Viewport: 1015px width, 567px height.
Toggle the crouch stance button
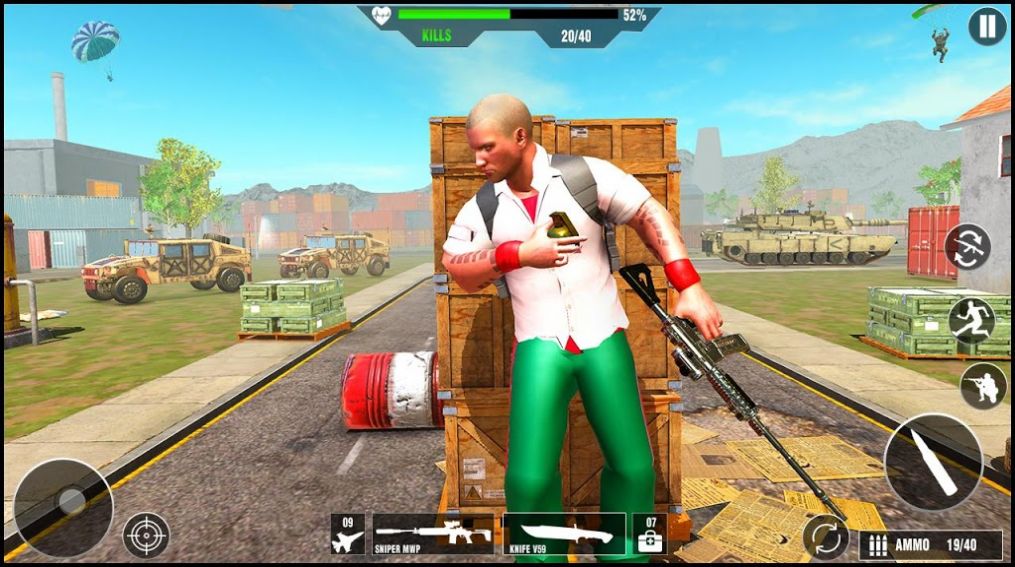click(983, 386)
